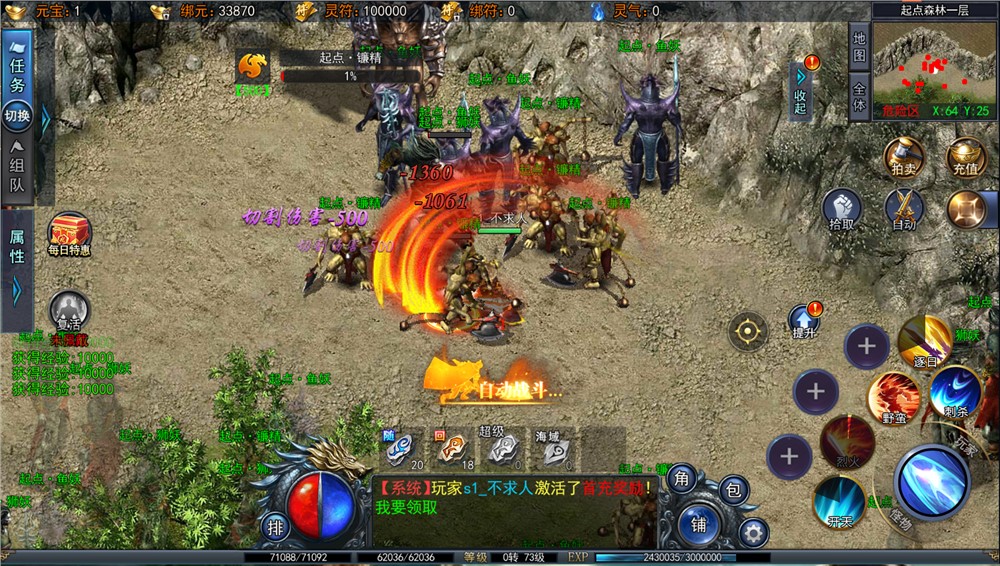Switch to the 组队 team tab
This screenshot has height=566, width=1000.
(17, 171)
